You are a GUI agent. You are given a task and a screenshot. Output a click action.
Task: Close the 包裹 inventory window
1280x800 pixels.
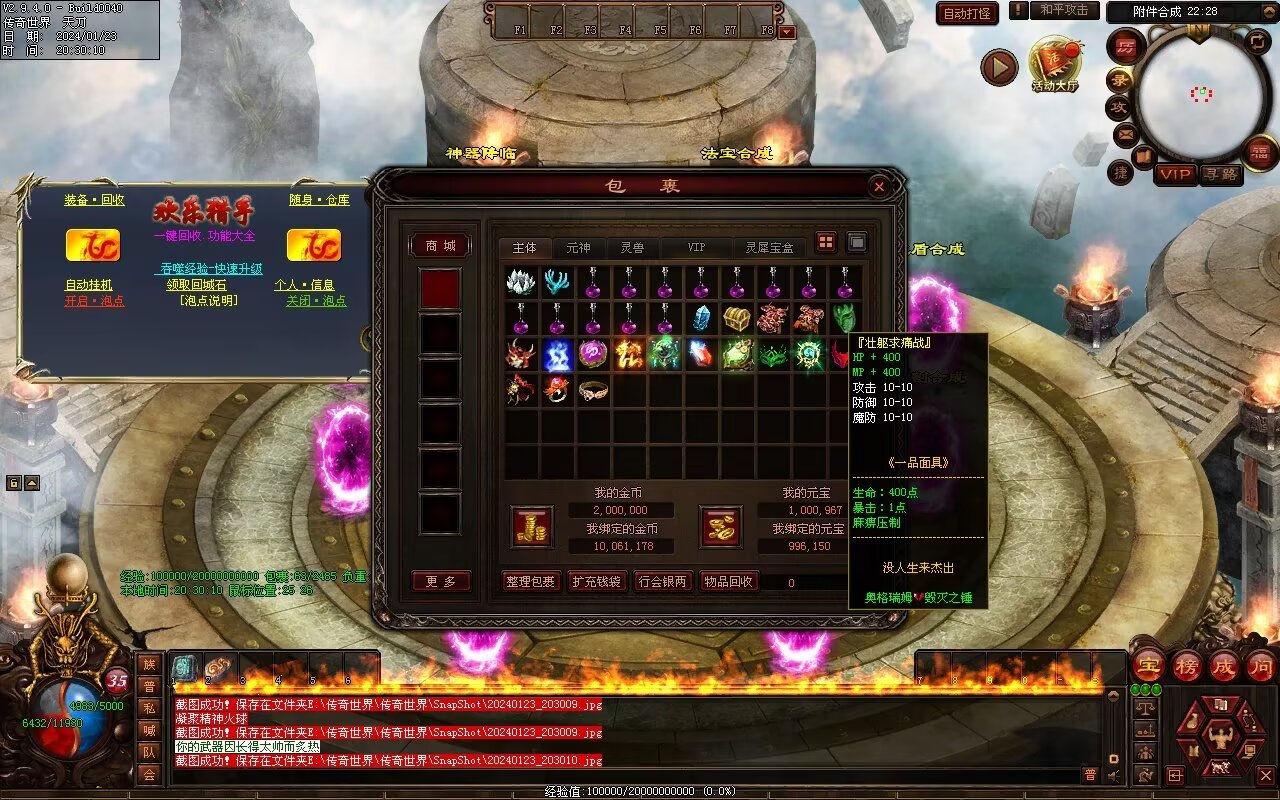(x=878, y=186)
